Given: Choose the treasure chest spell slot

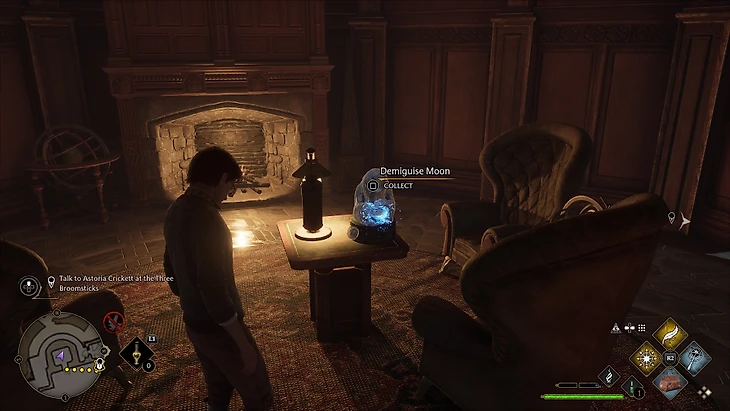Looking at the screenshot, I should click(x=669, y=381).
